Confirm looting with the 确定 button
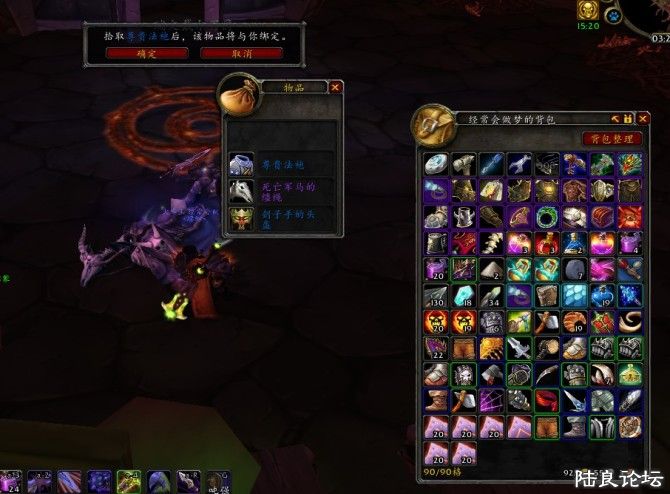 click(x=147, y=53)
